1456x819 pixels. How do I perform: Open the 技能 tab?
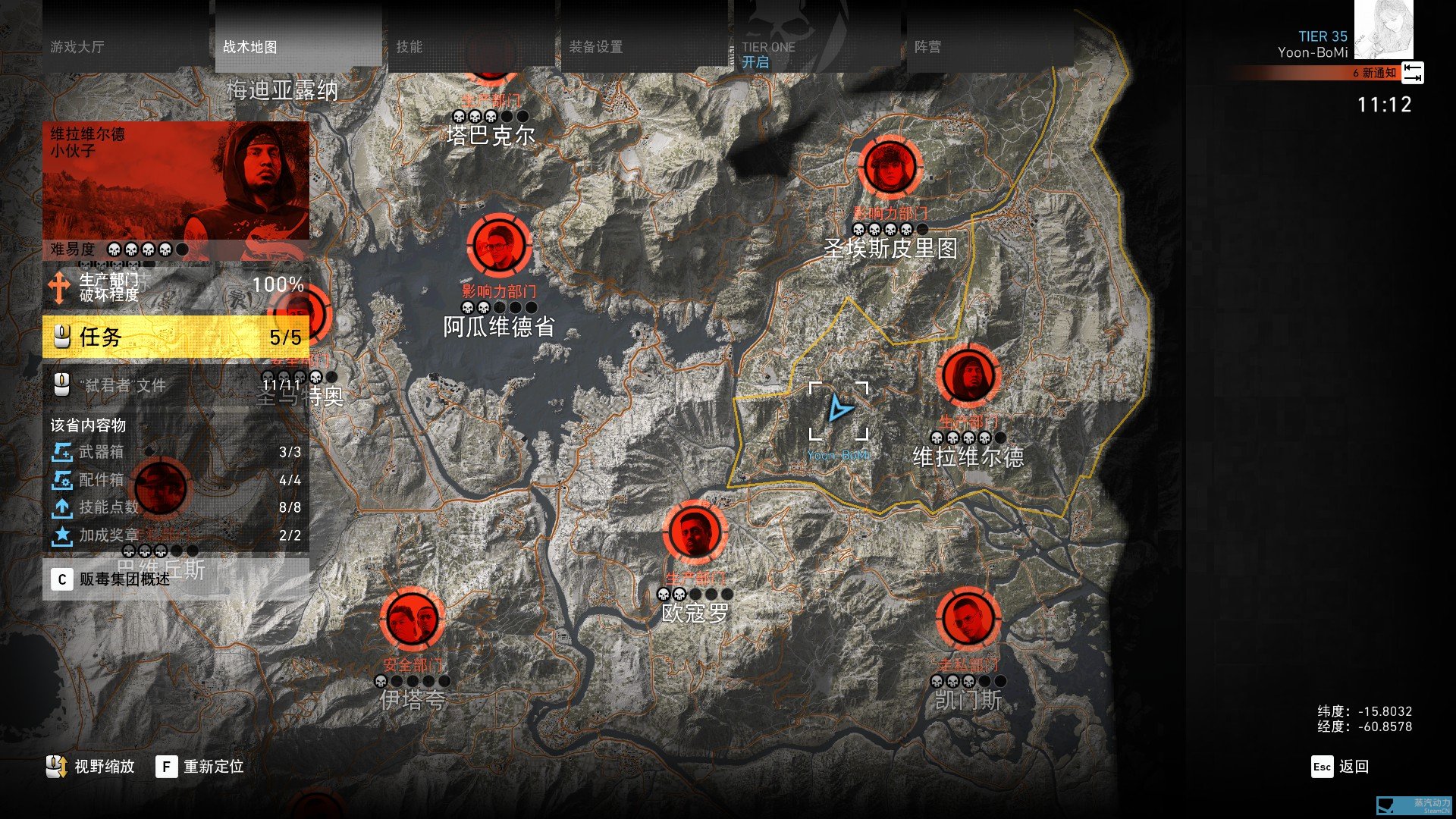click(471, 47)
